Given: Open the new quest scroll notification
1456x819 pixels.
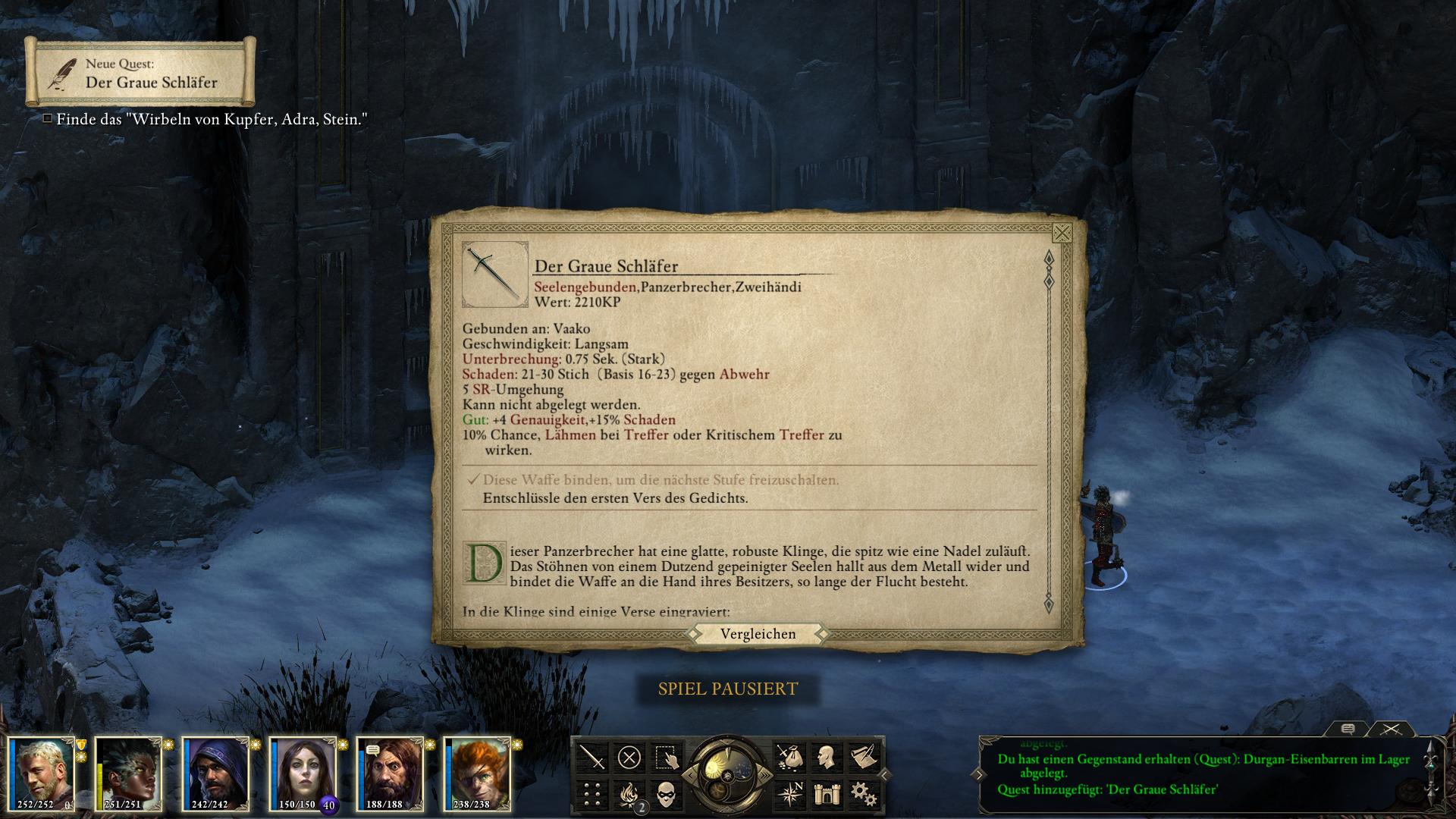Looking at the screenshot, I should tap(140, 73).
